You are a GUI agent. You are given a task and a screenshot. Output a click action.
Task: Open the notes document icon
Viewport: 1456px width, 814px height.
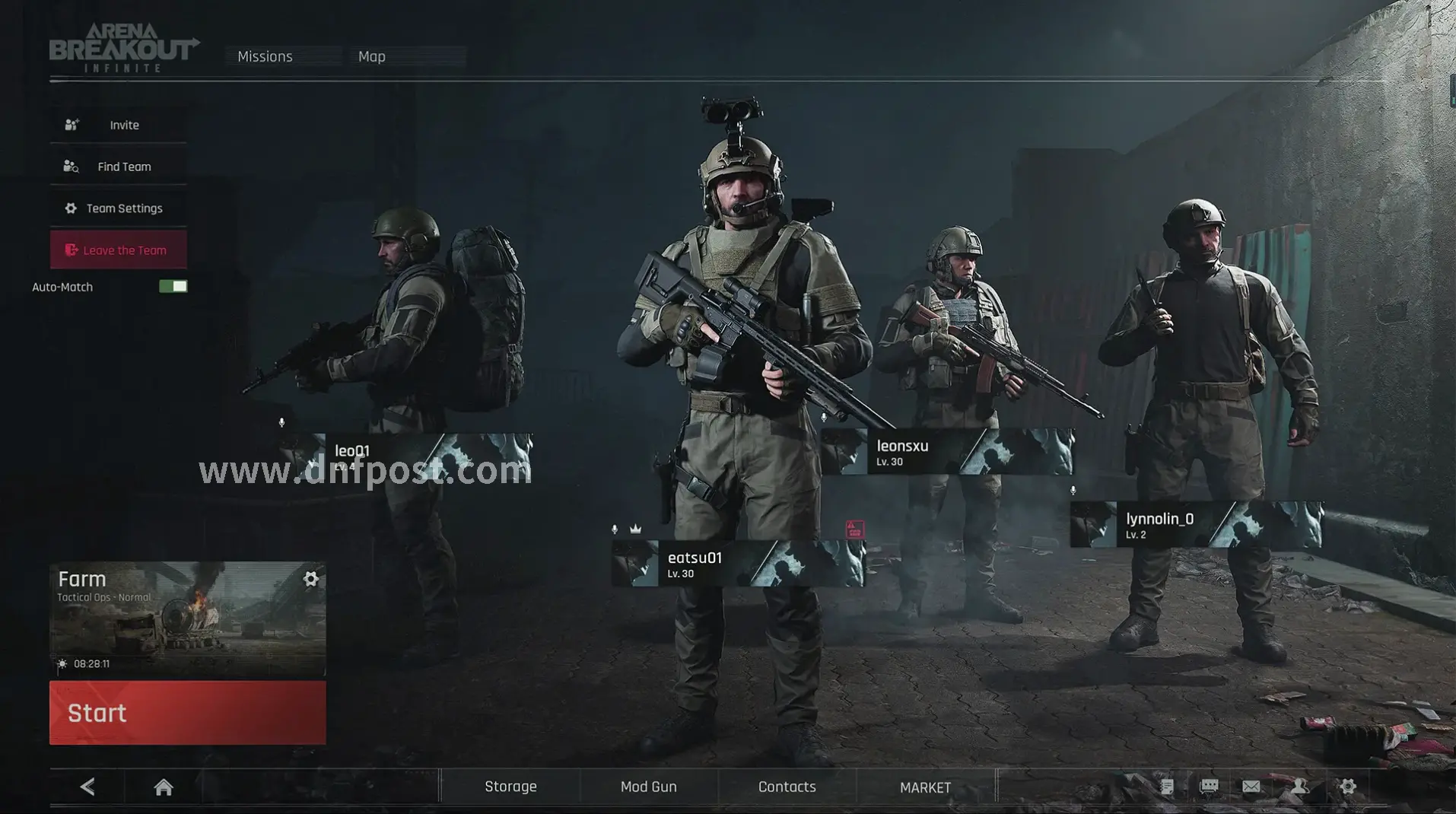tap(1167, 787)
